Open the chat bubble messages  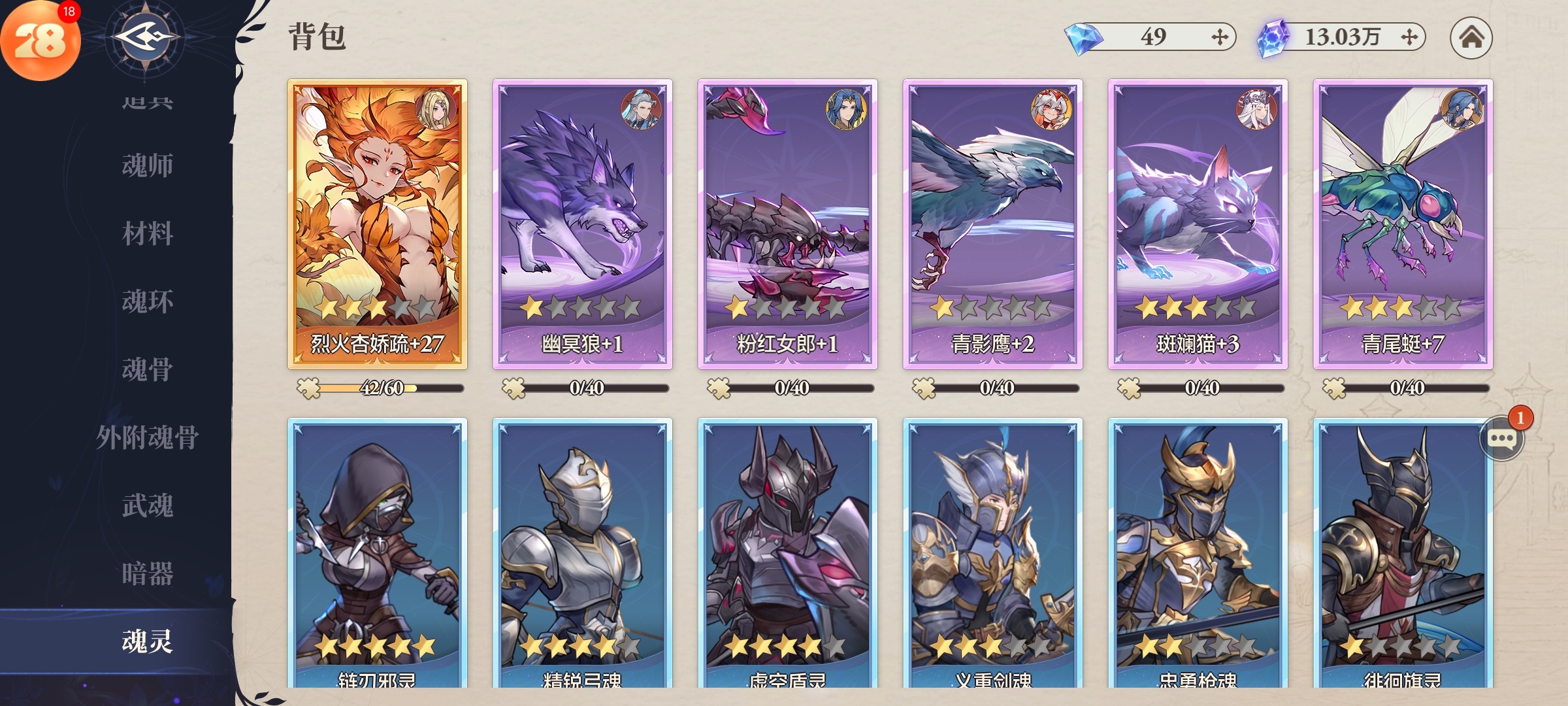[1501, 439]
